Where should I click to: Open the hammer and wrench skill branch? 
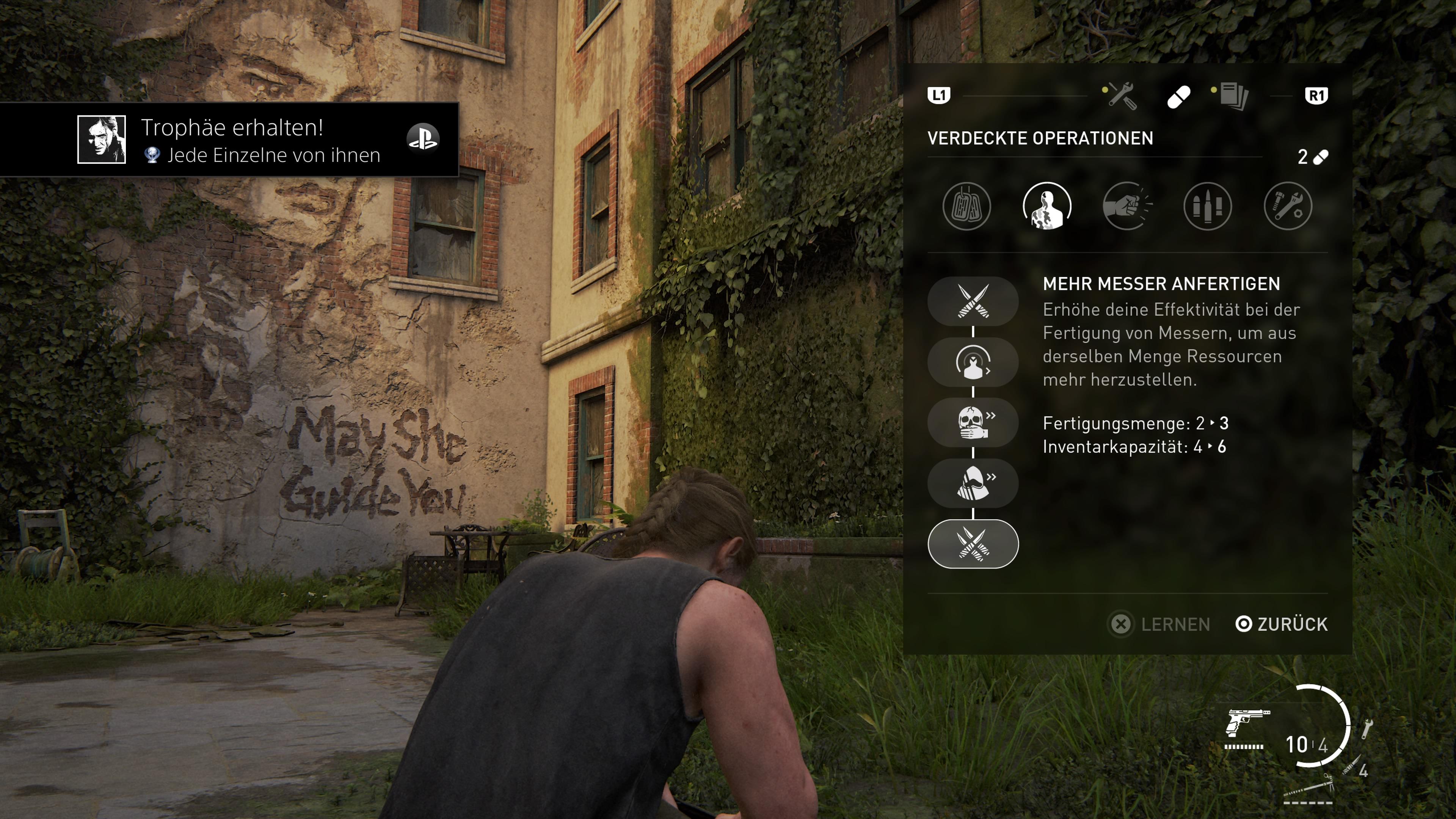coord(1288,206)
